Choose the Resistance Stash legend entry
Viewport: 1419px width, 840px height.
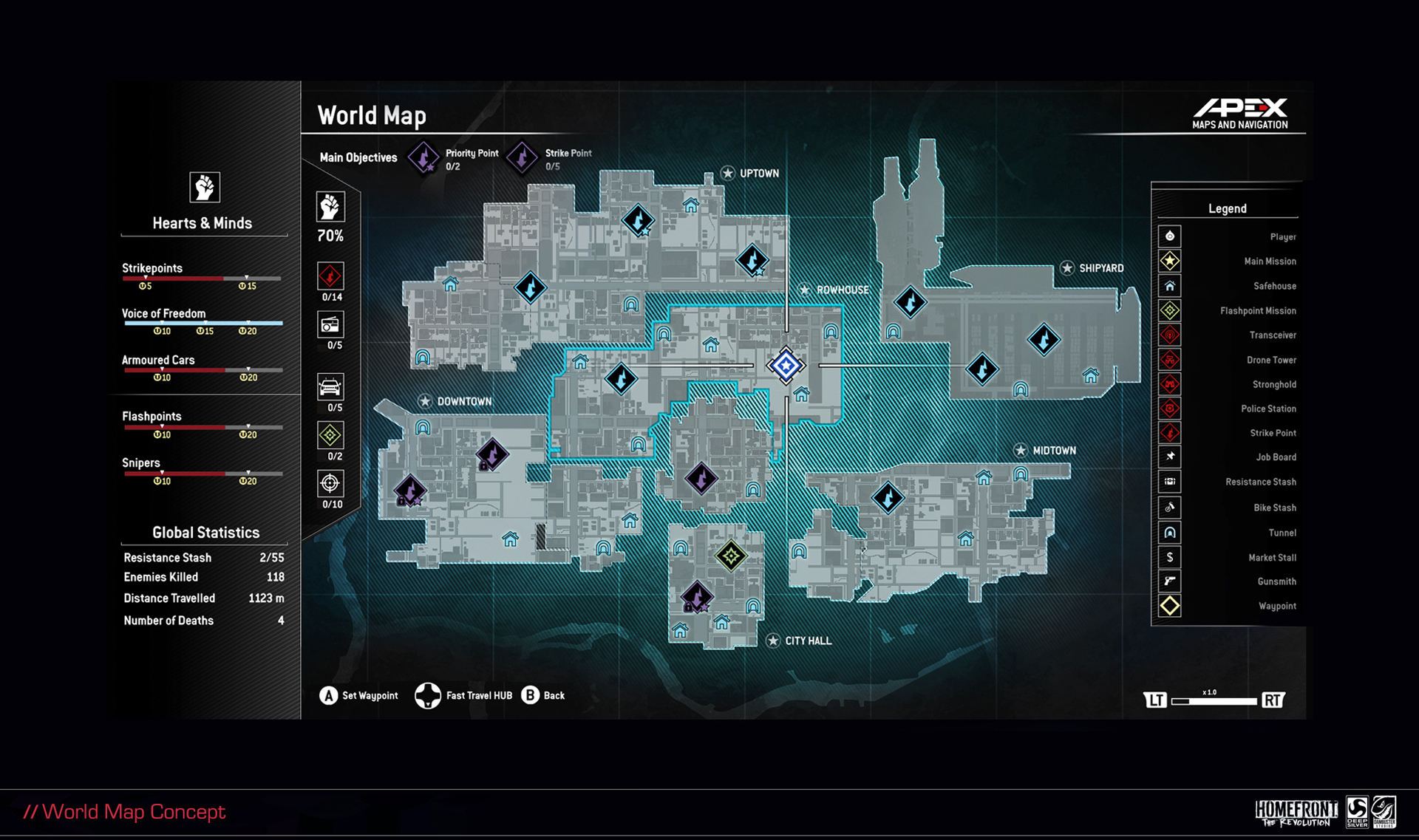coord(1227,482)
